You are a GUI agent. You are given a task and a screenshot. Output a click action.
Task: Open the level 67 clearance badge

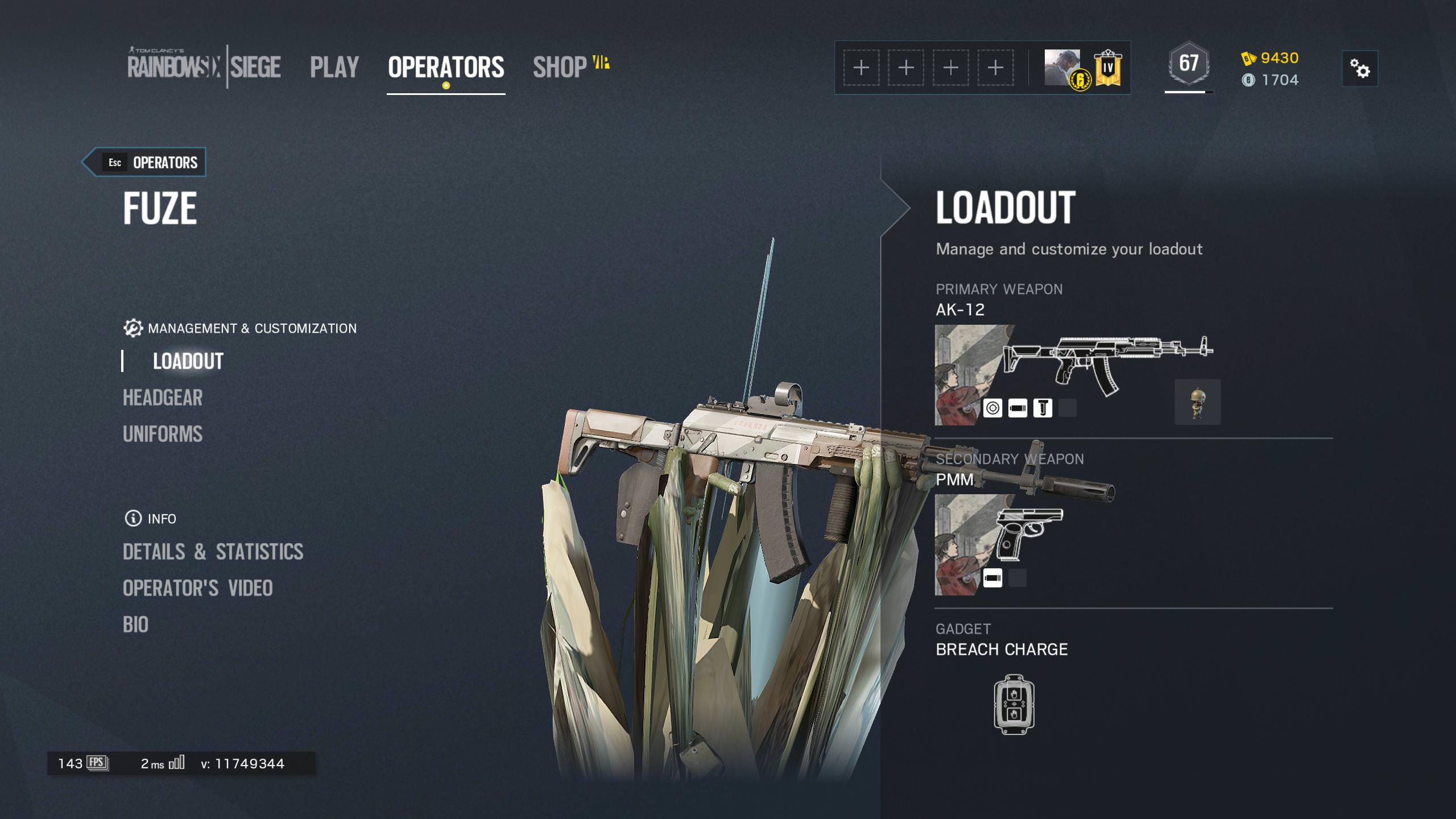[x=1189, y=64]
